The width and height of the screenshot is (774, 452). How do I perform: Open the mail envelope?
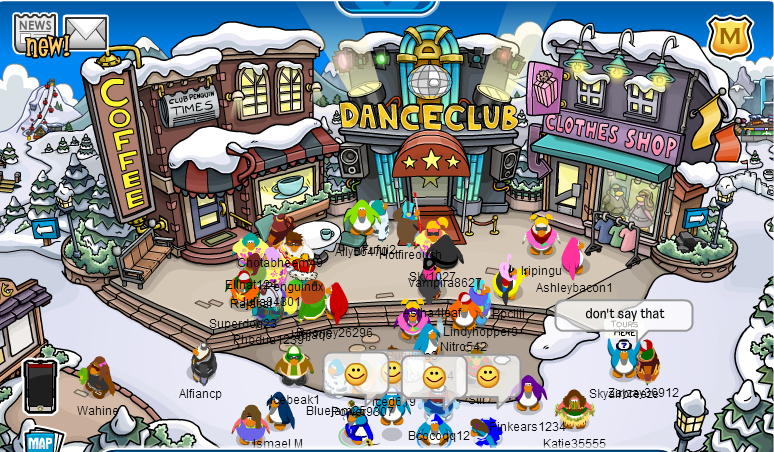[86, 33]
